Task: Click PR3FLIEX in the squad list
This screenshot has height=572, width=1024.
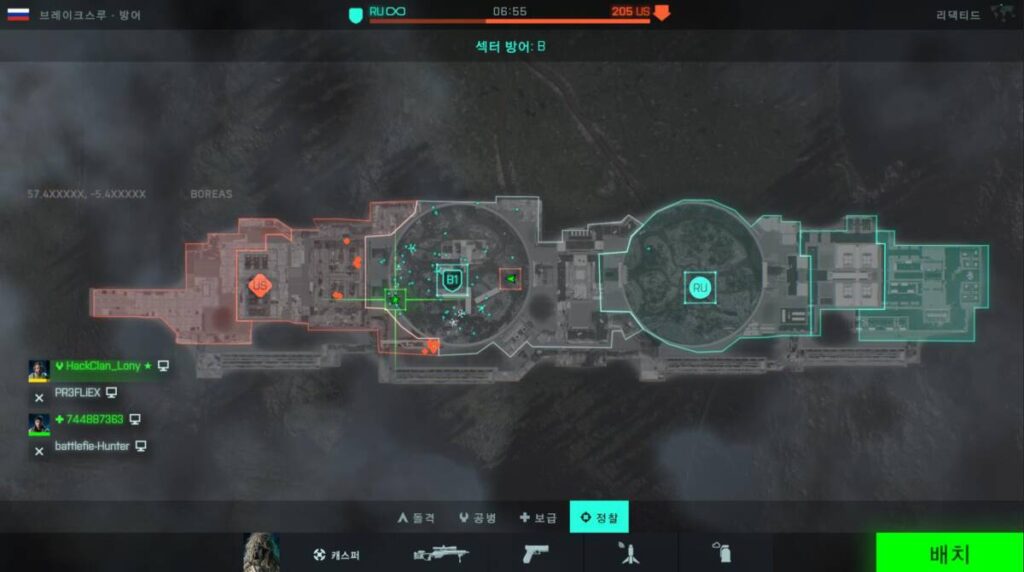Action: click(x=79, y=393)
